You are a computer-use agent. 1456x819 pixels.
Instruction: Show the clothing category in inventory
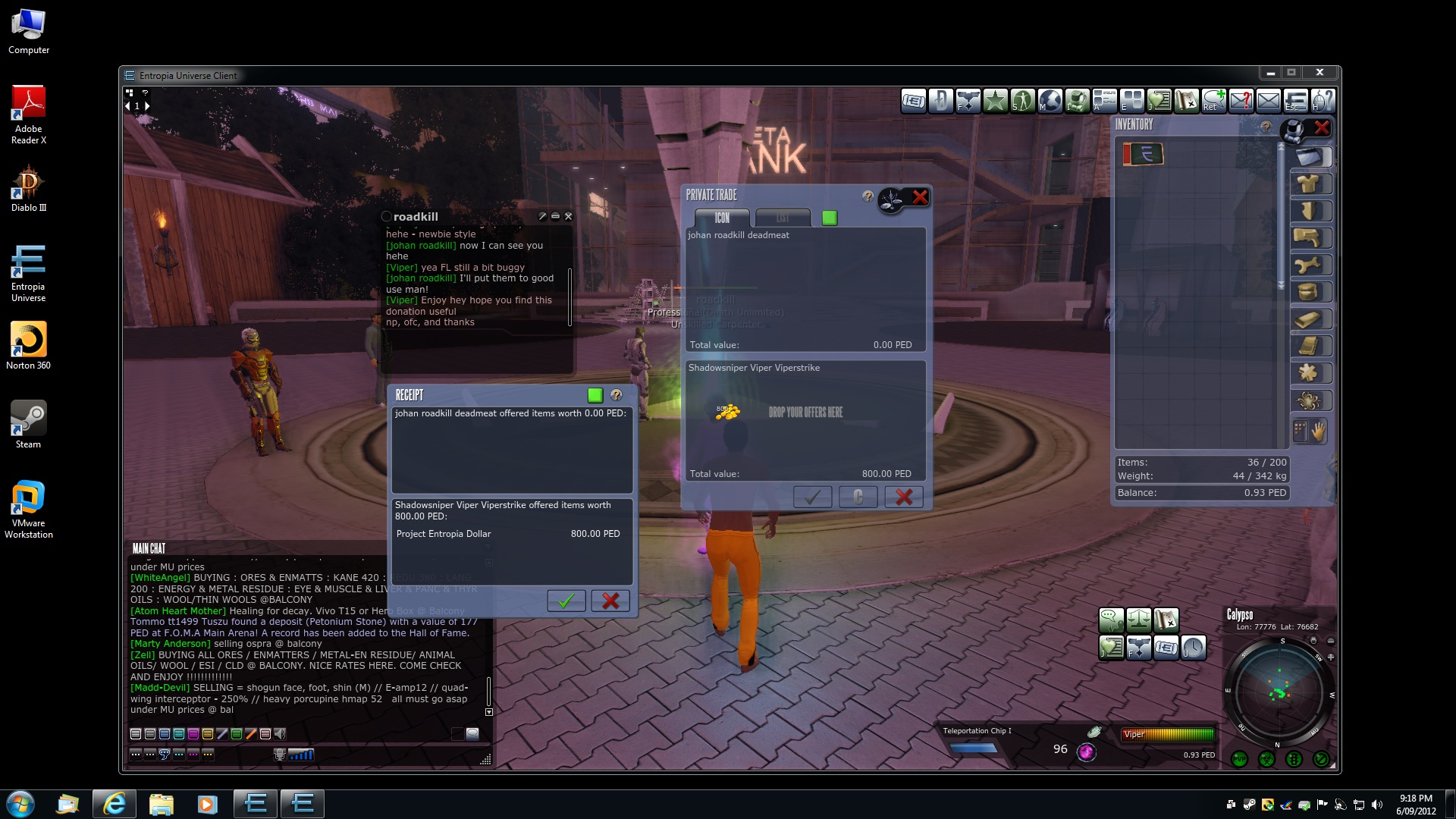[1310, 184]
